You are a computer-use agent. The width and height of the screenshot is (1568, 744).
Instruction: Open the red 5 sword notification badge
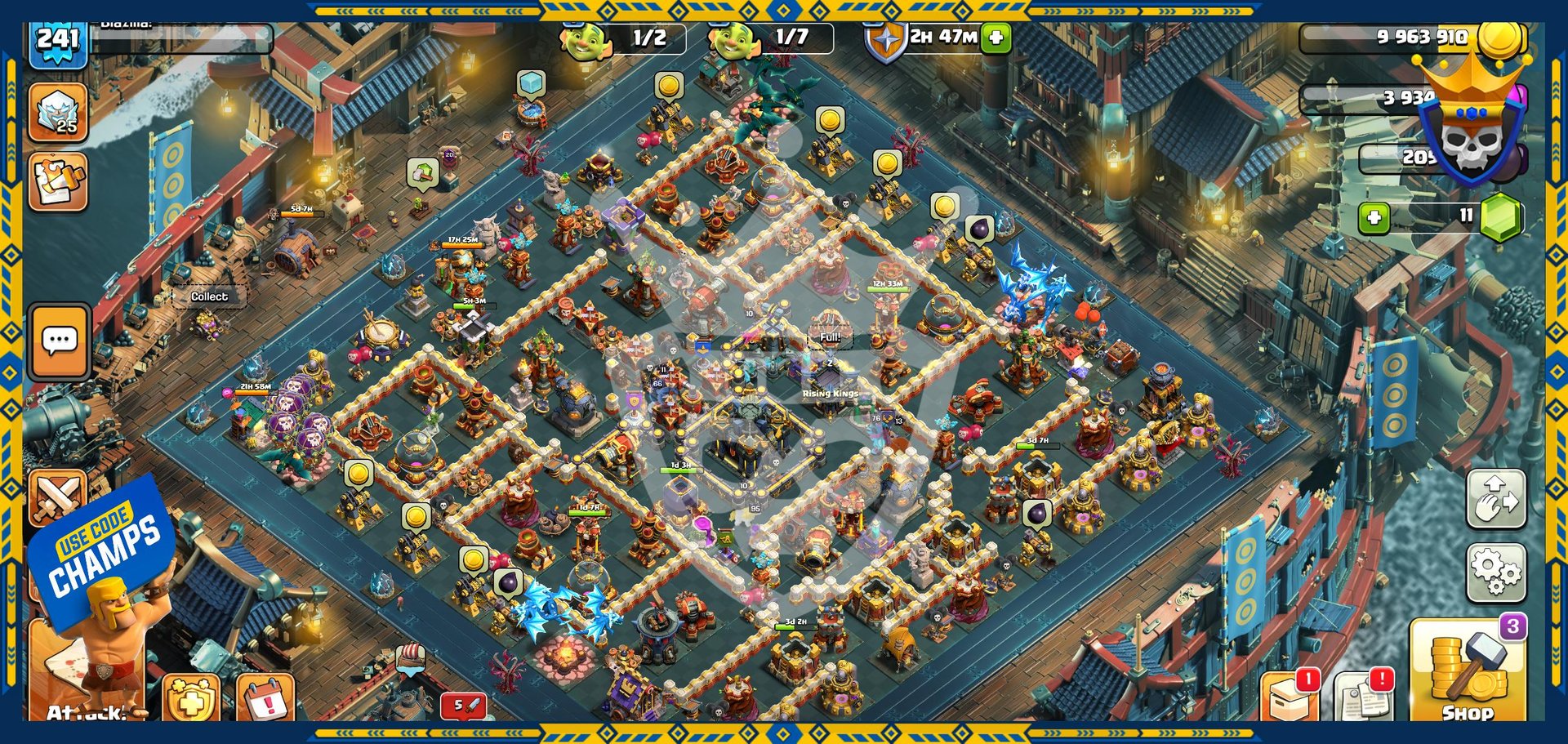pyautogui.click(x=463, y=705)
